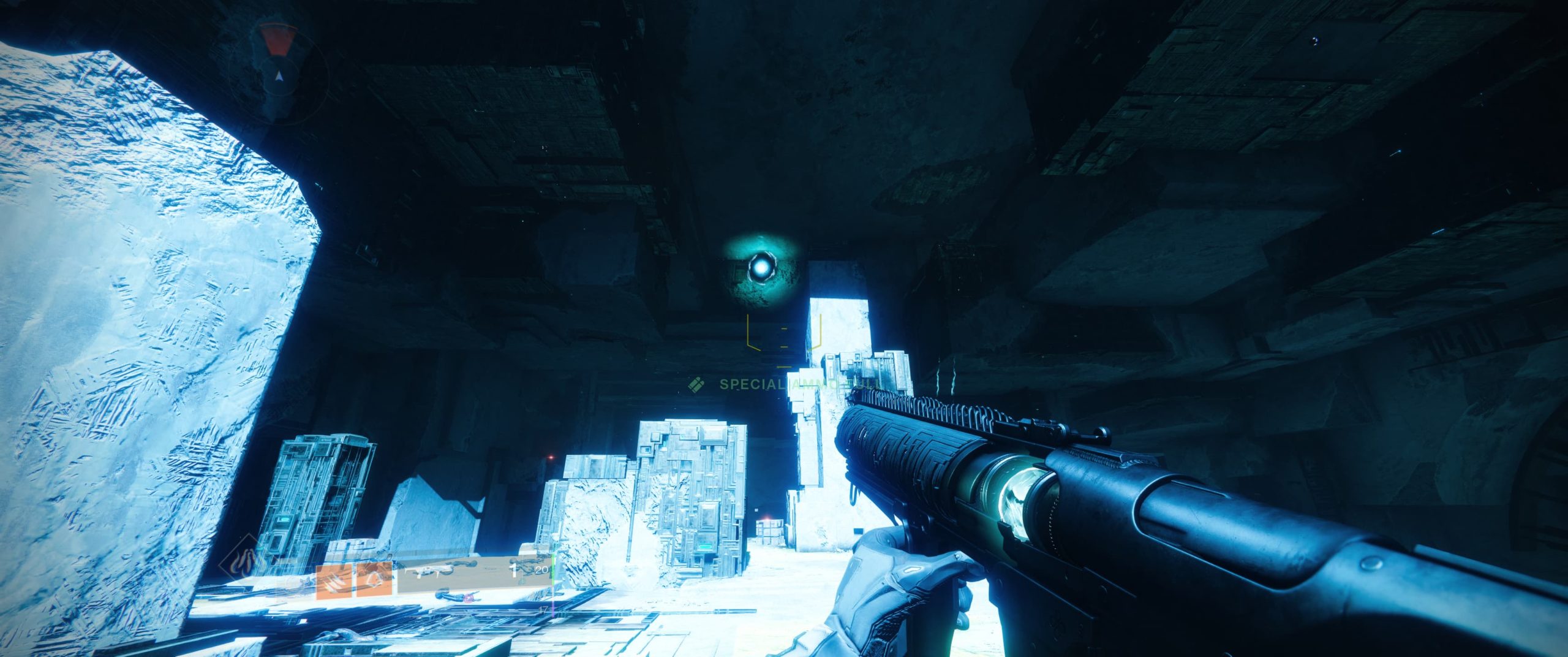The width and height of the screenshot is (1568, 657).
Task: Click the orange melee ability icon
Action: coord(334,582)
